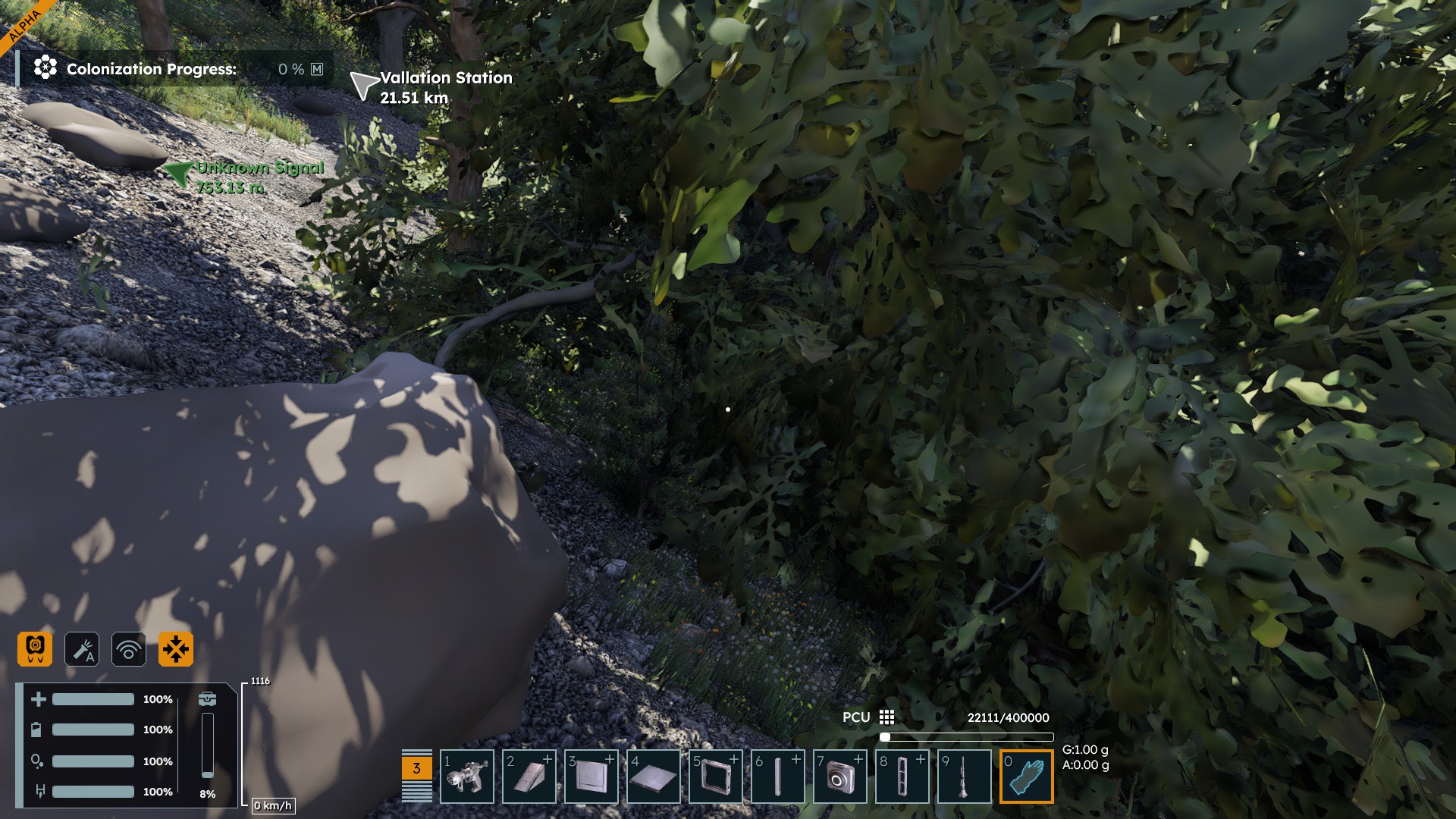Screen dimensions: 1456x819
Task: Select the glove hand slot 0
Action: tap(1027, 777)
